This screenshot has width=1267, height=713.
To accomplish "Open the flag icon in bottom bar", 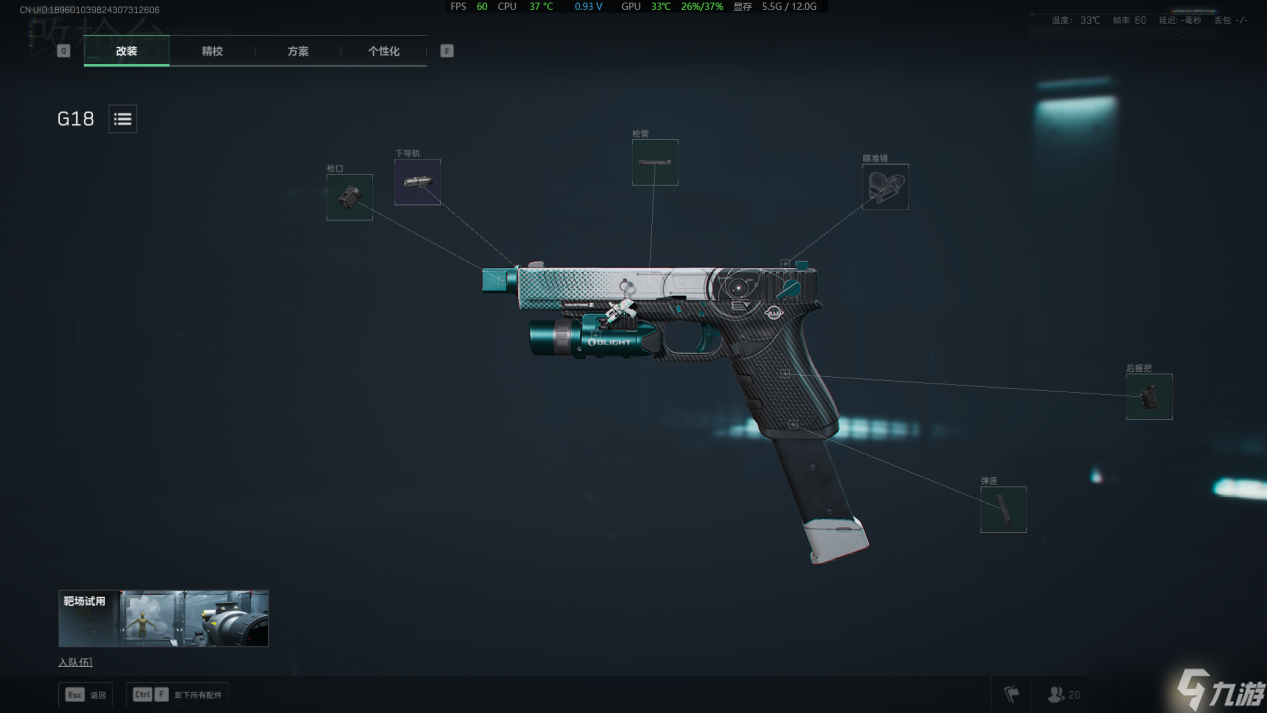I will point(1011,694).
